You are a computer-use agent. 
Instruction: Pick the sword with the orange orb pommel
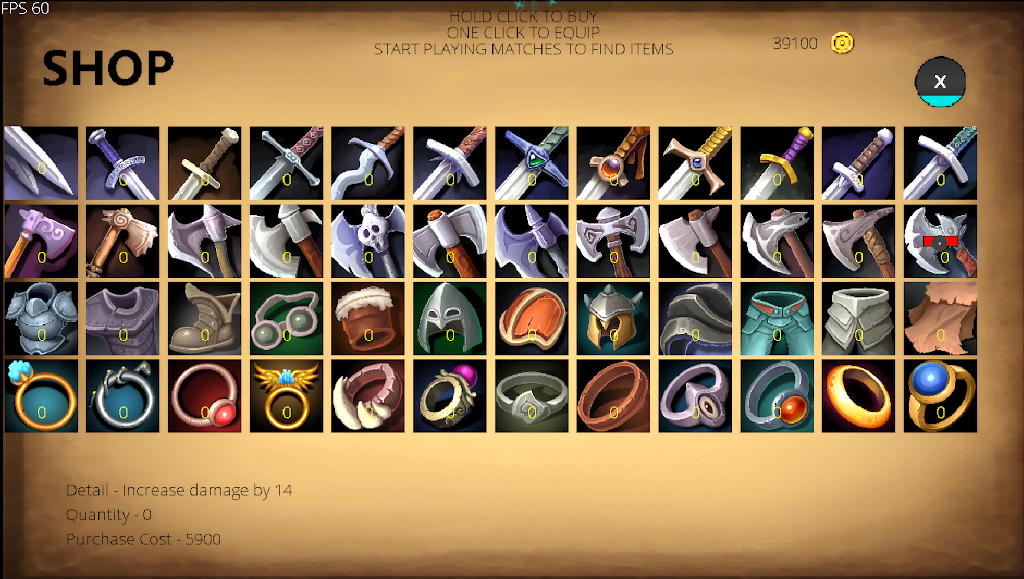pos(614,163)
